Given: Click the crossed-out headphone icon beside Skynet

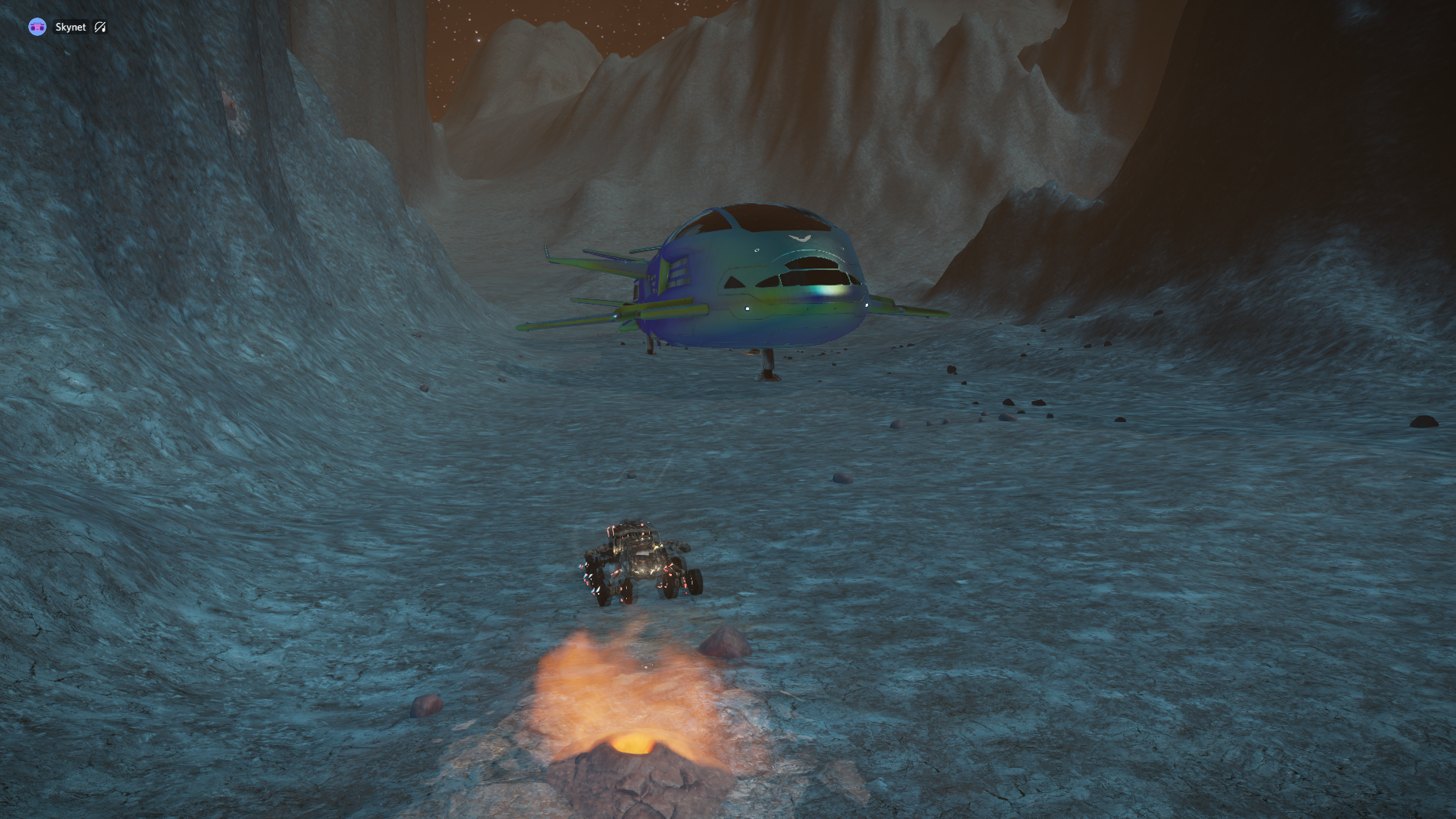Looking at the screenshot, I should click(100, 27).
